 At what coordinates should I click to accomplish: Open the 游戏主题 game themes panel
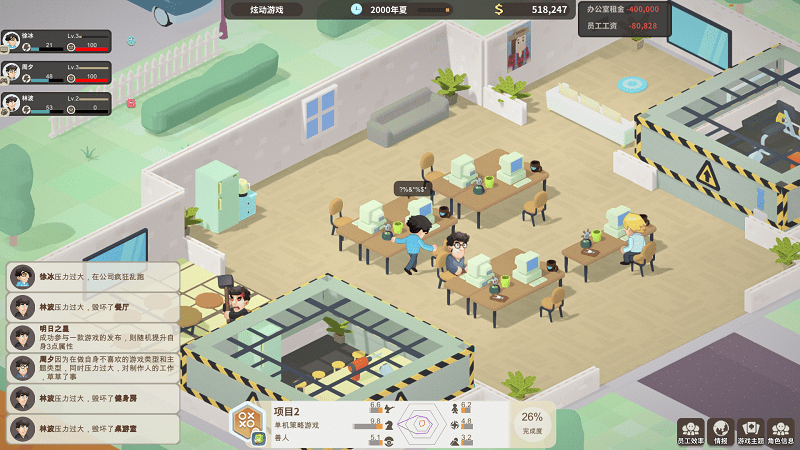click(x=750, y=431)
